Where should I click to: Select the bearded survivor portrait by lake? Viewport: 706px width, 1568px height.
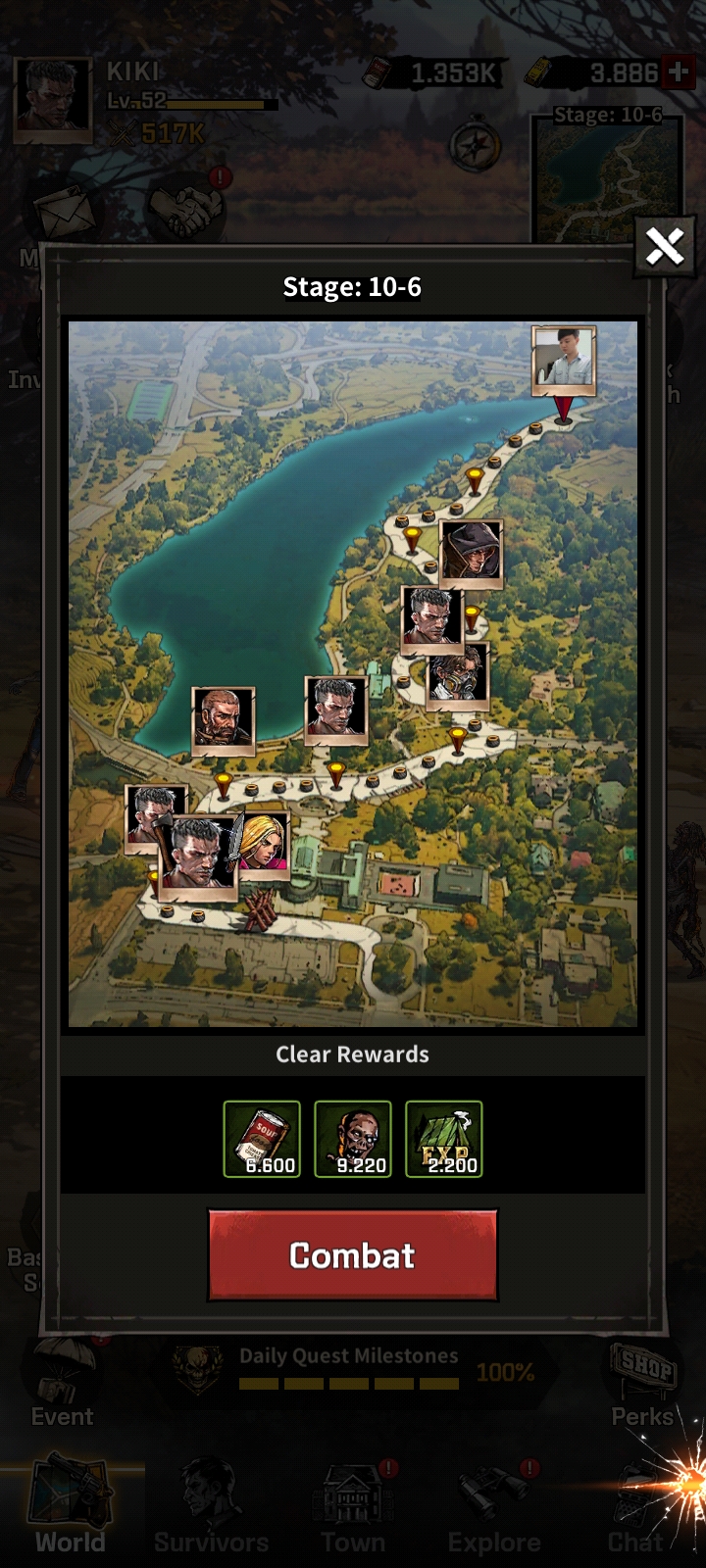point(224,720)
